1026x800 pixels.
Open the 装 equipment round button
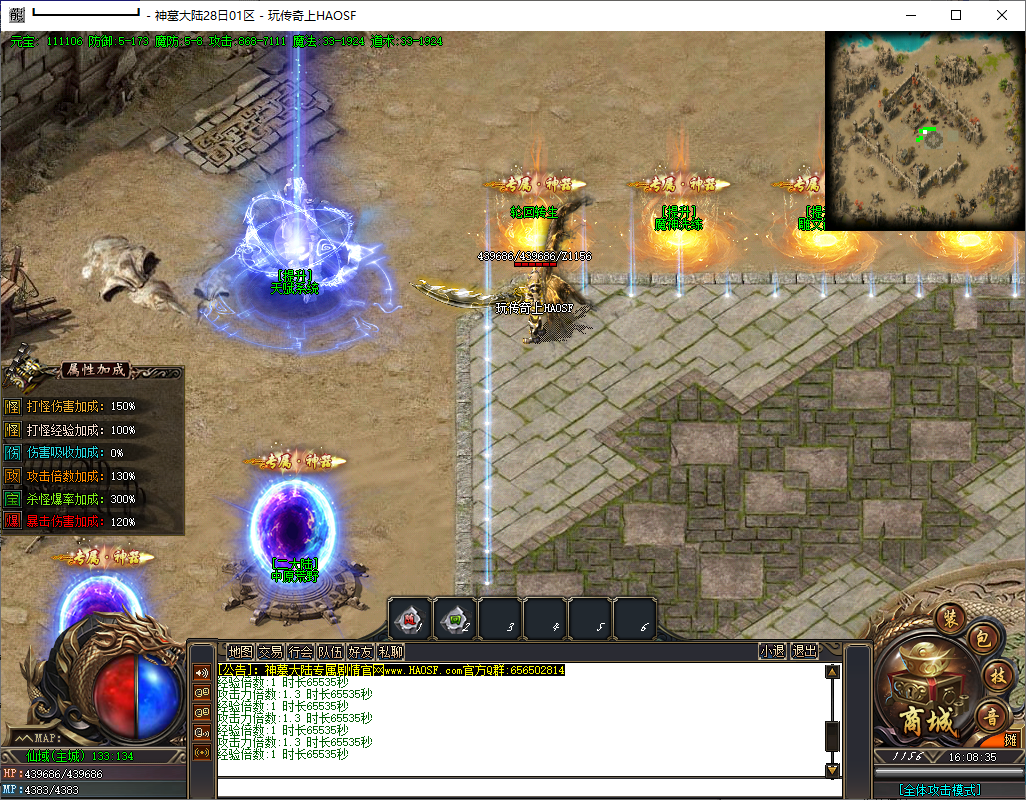(951, 619)
